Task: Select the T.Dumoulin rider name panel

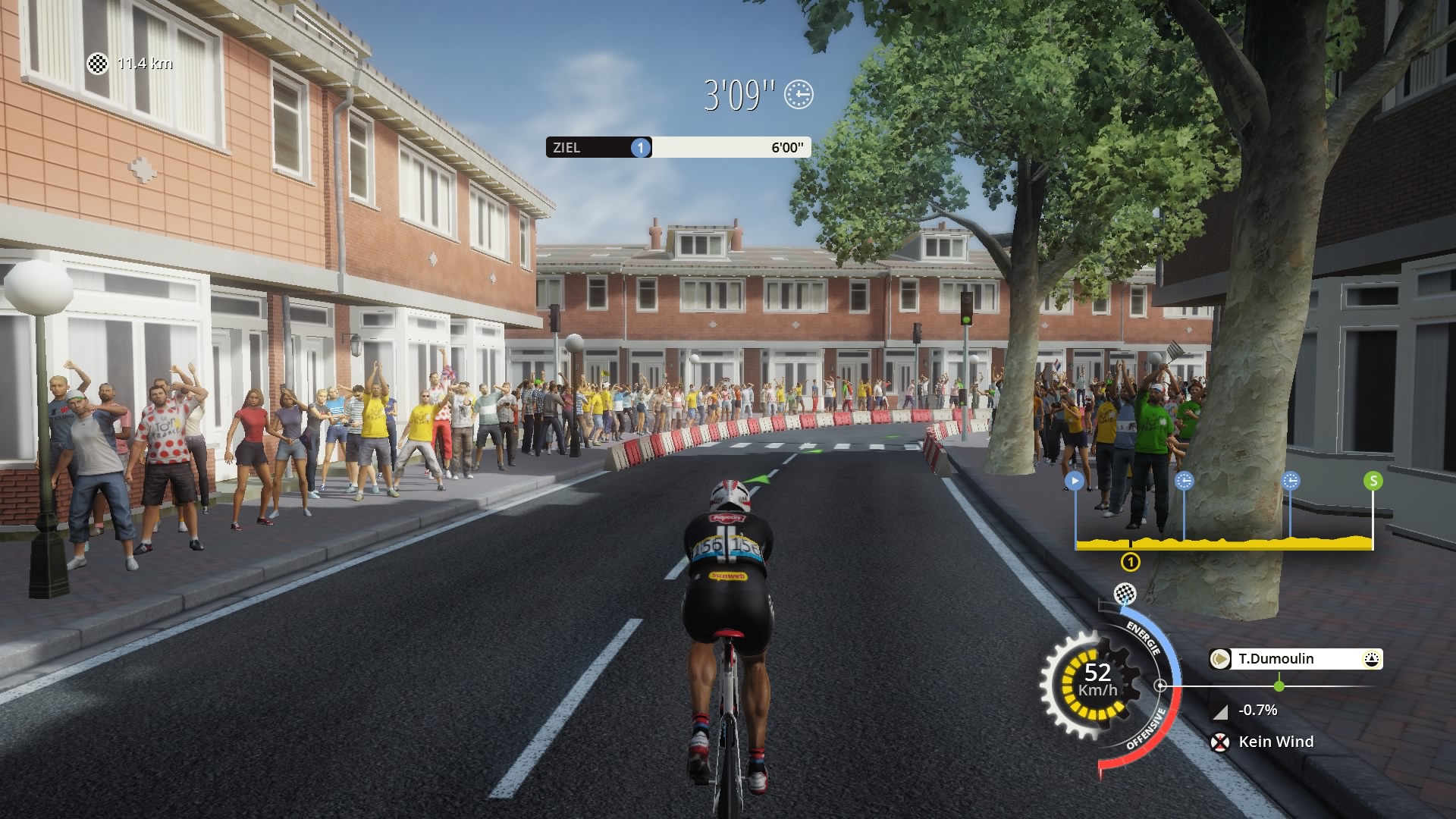Action: (1295, 659)
